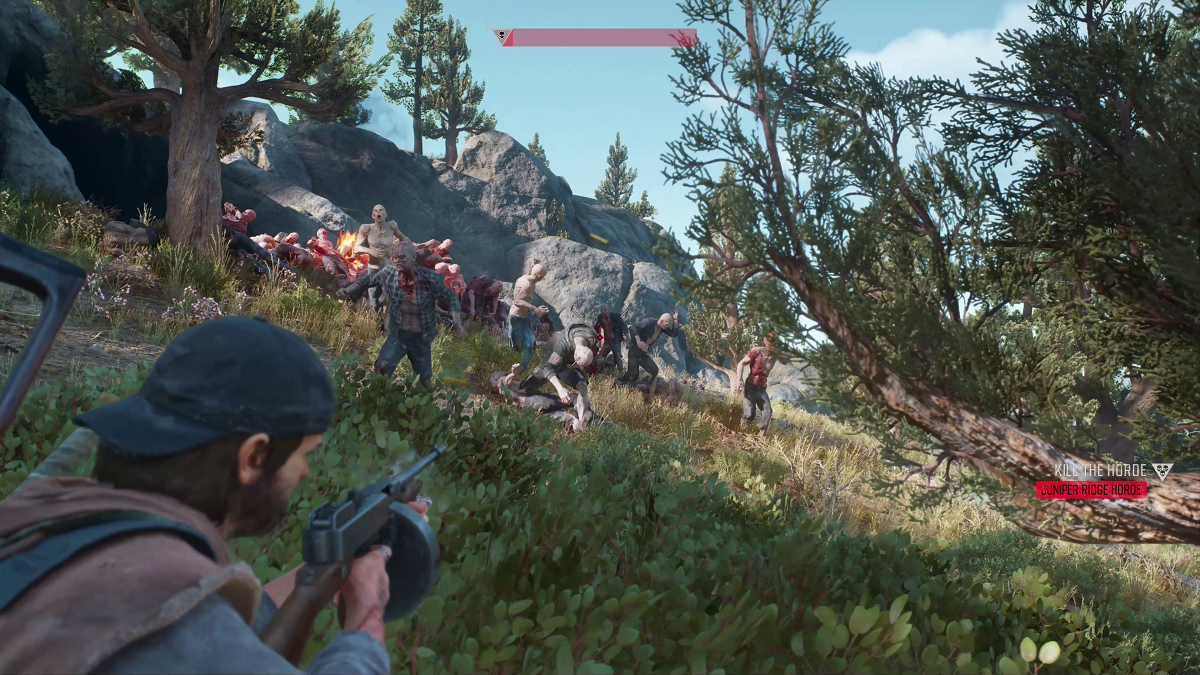Screen dimensions: 1200x675
Task: Click the horde emblem beside Kill the Horde
Action: [1161, 471]
